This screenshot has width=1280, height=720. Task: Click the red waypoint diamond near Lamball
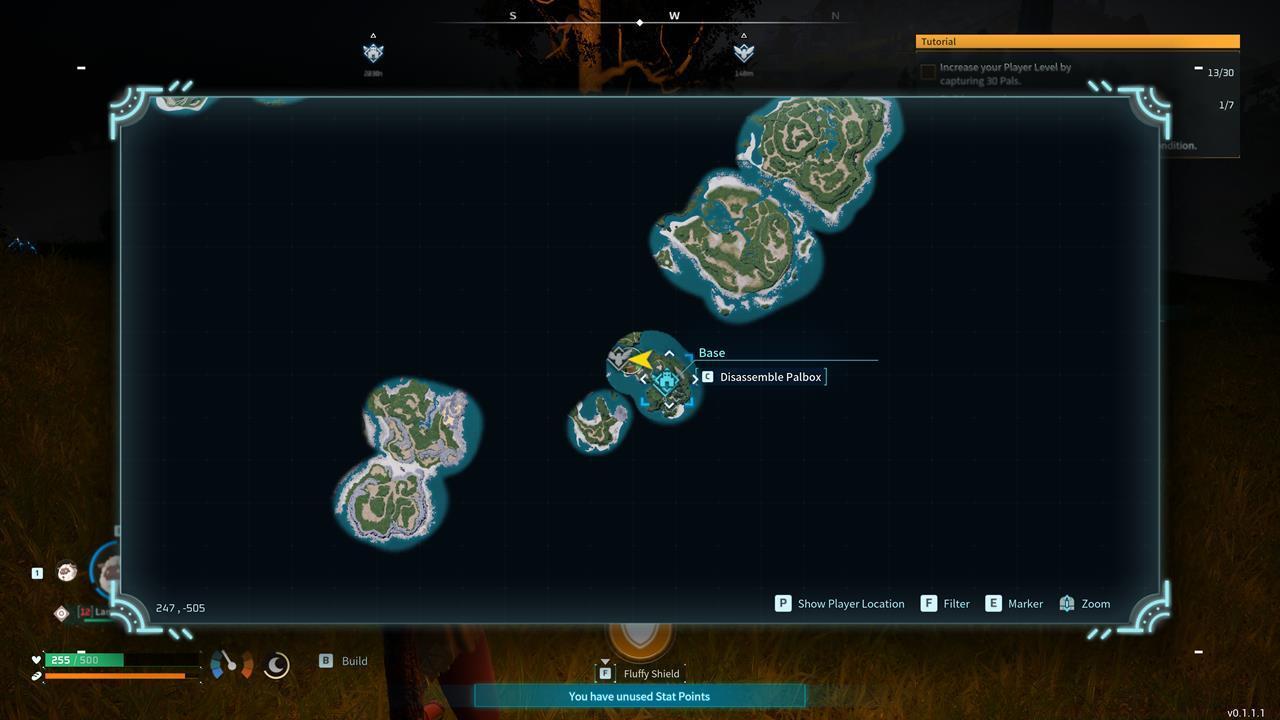pos(61,613)
